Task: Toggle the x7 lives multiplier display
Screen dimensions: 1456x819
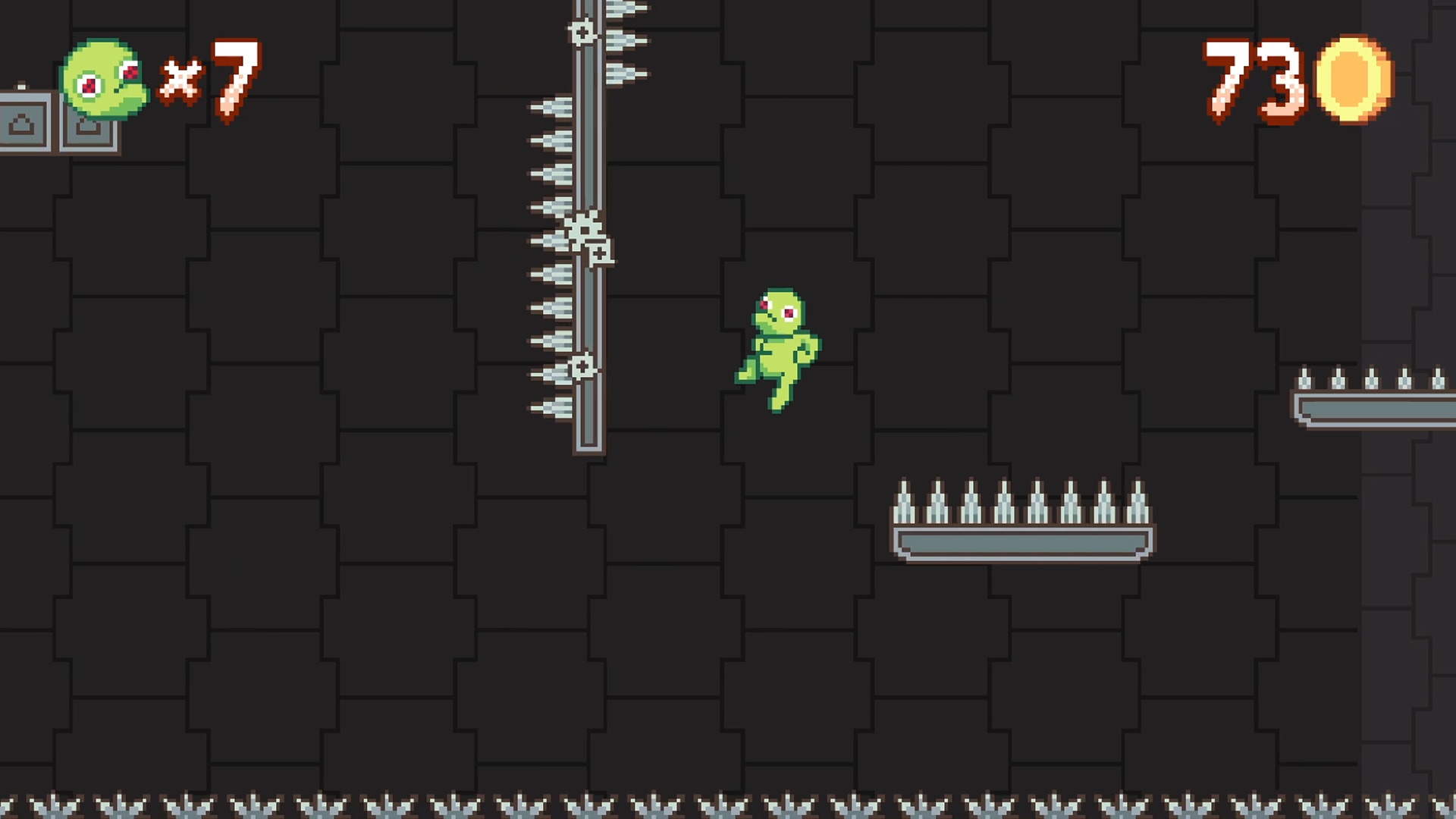Action: (205, 80)
